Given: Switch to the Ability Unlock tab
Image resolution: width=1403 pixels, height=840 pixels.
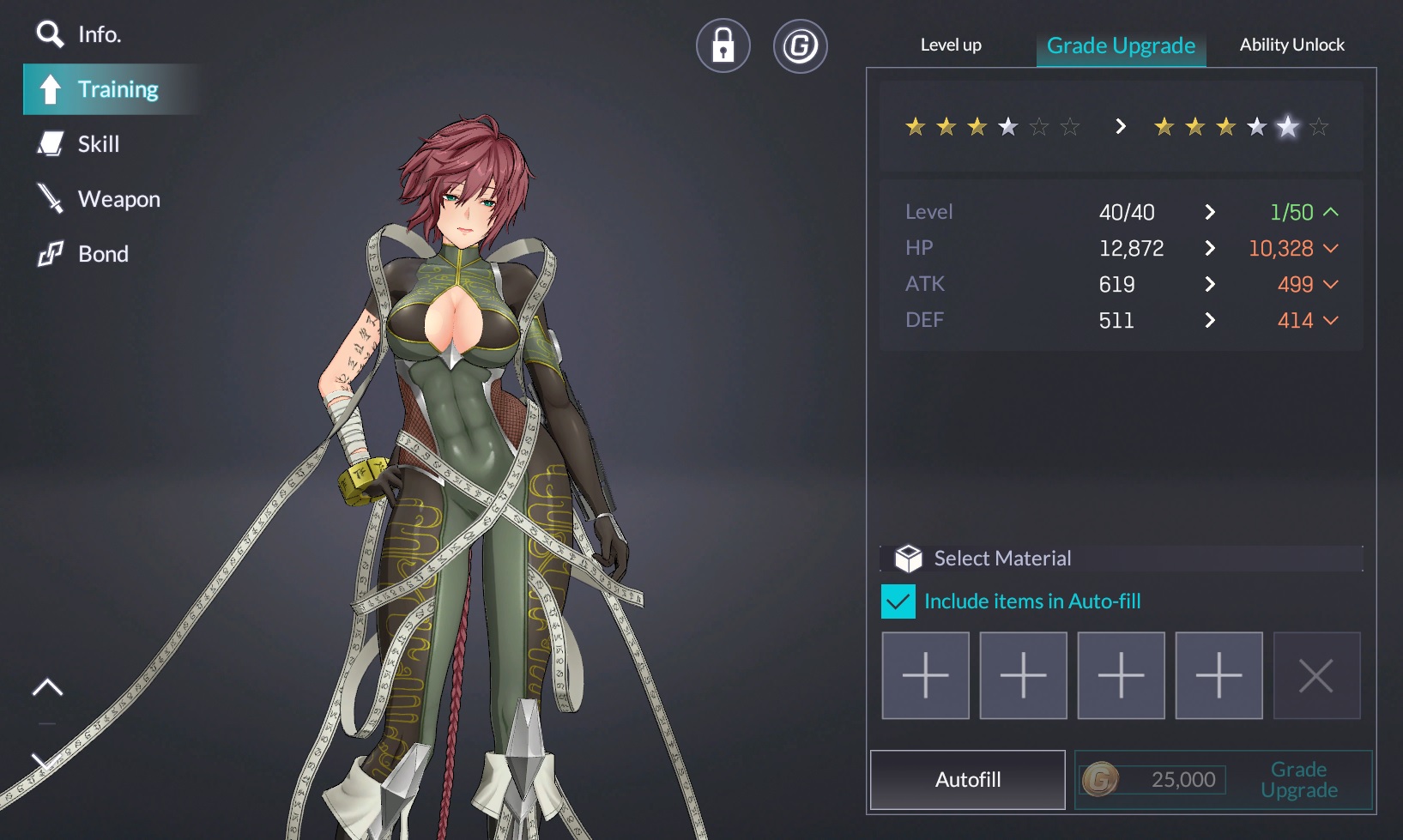Looking at the screenshot, I should pyautogui.click(x=1291, y=45).
